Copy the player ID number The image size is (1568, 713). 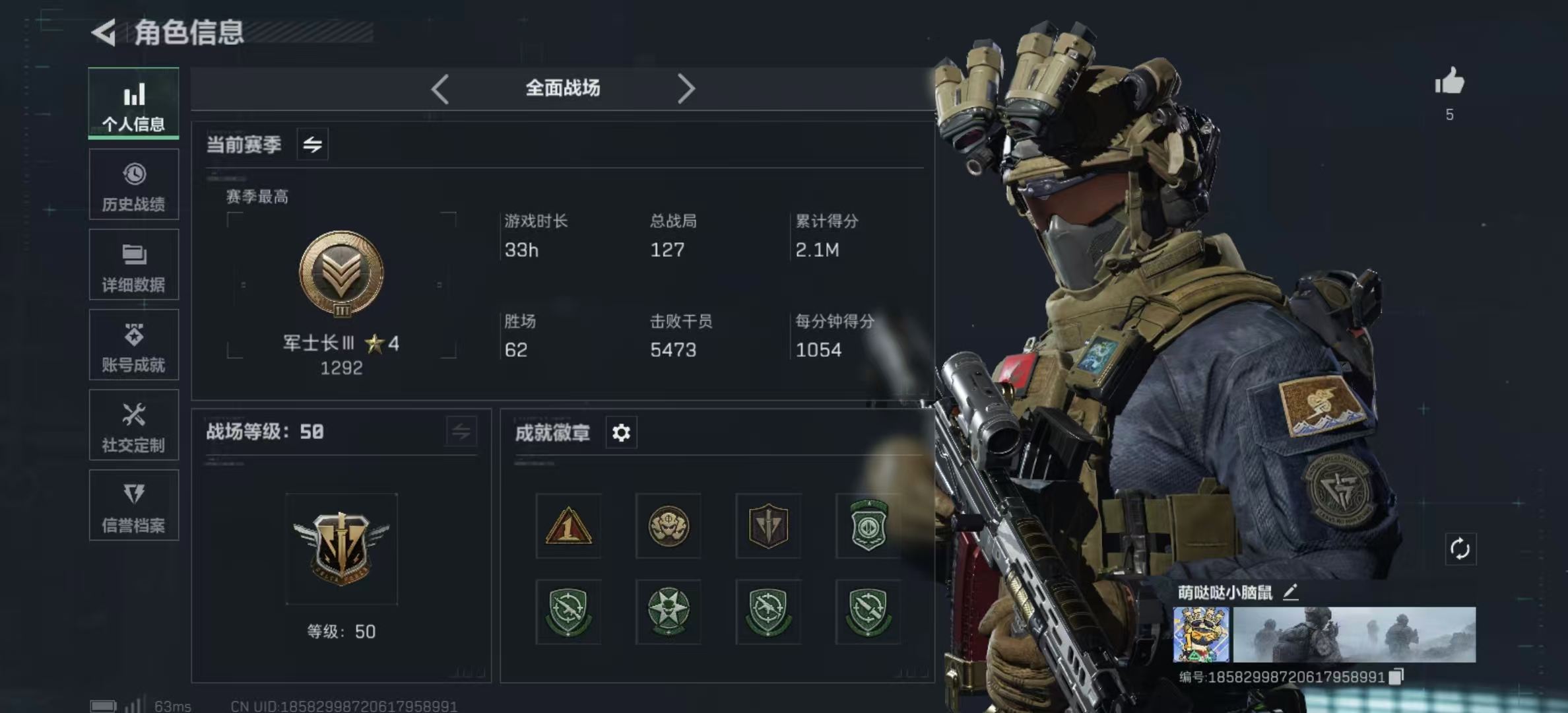click(x=1396, y=677)
